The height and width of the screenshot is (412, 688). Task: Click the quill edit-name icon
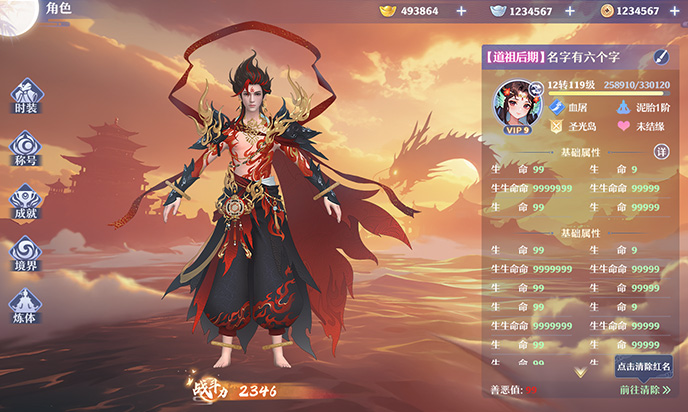[x=661, y=57]
